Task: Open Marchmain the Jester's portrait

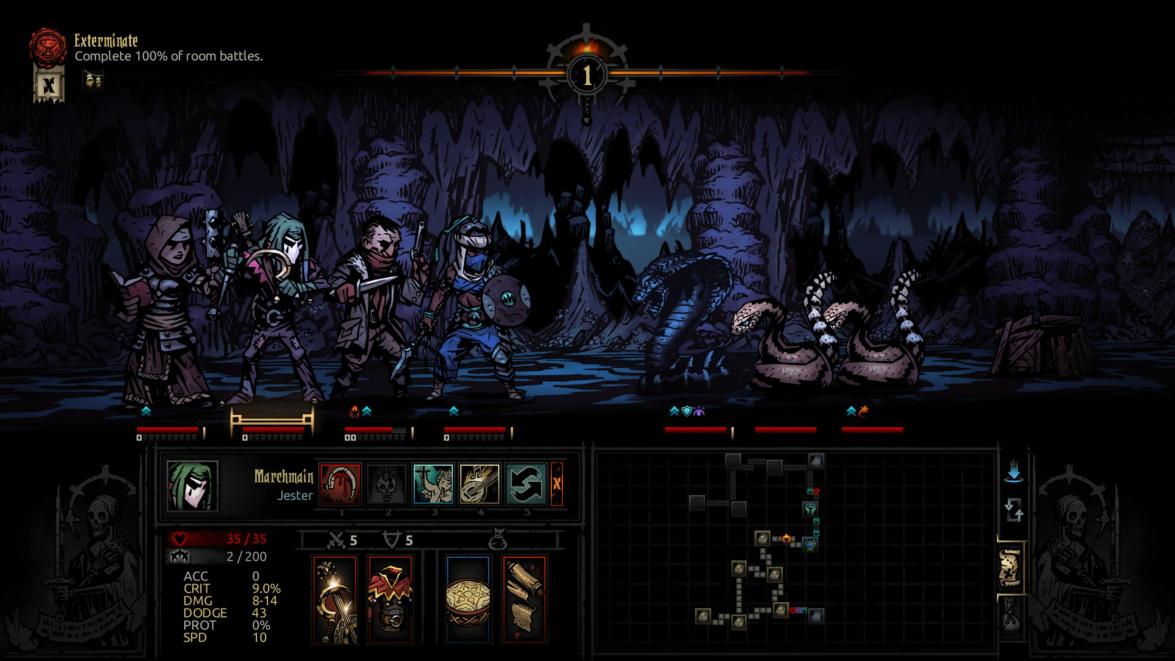Action: pos(192,486)
